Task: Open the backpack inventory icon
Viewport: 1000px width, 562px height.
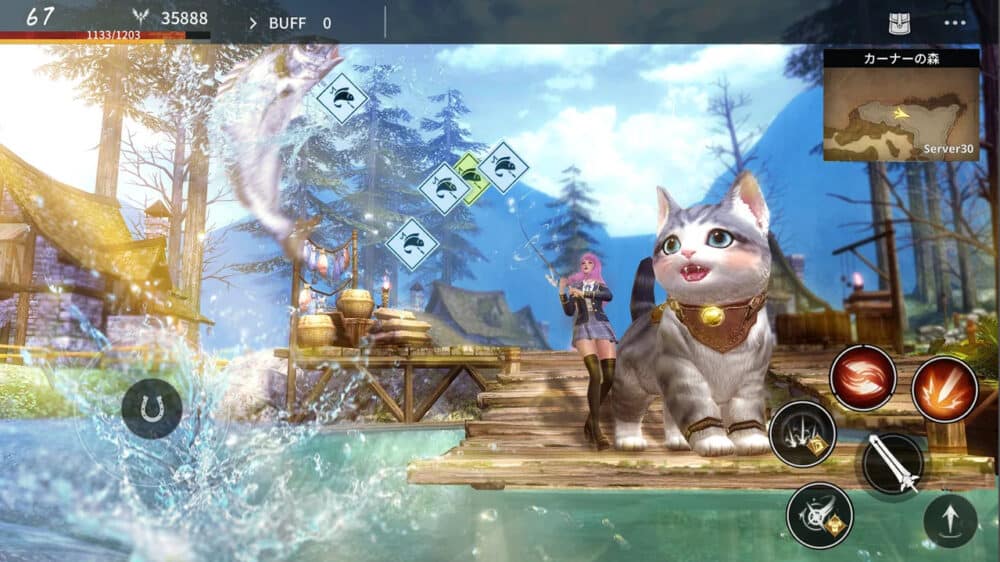Action: (898, 23)
